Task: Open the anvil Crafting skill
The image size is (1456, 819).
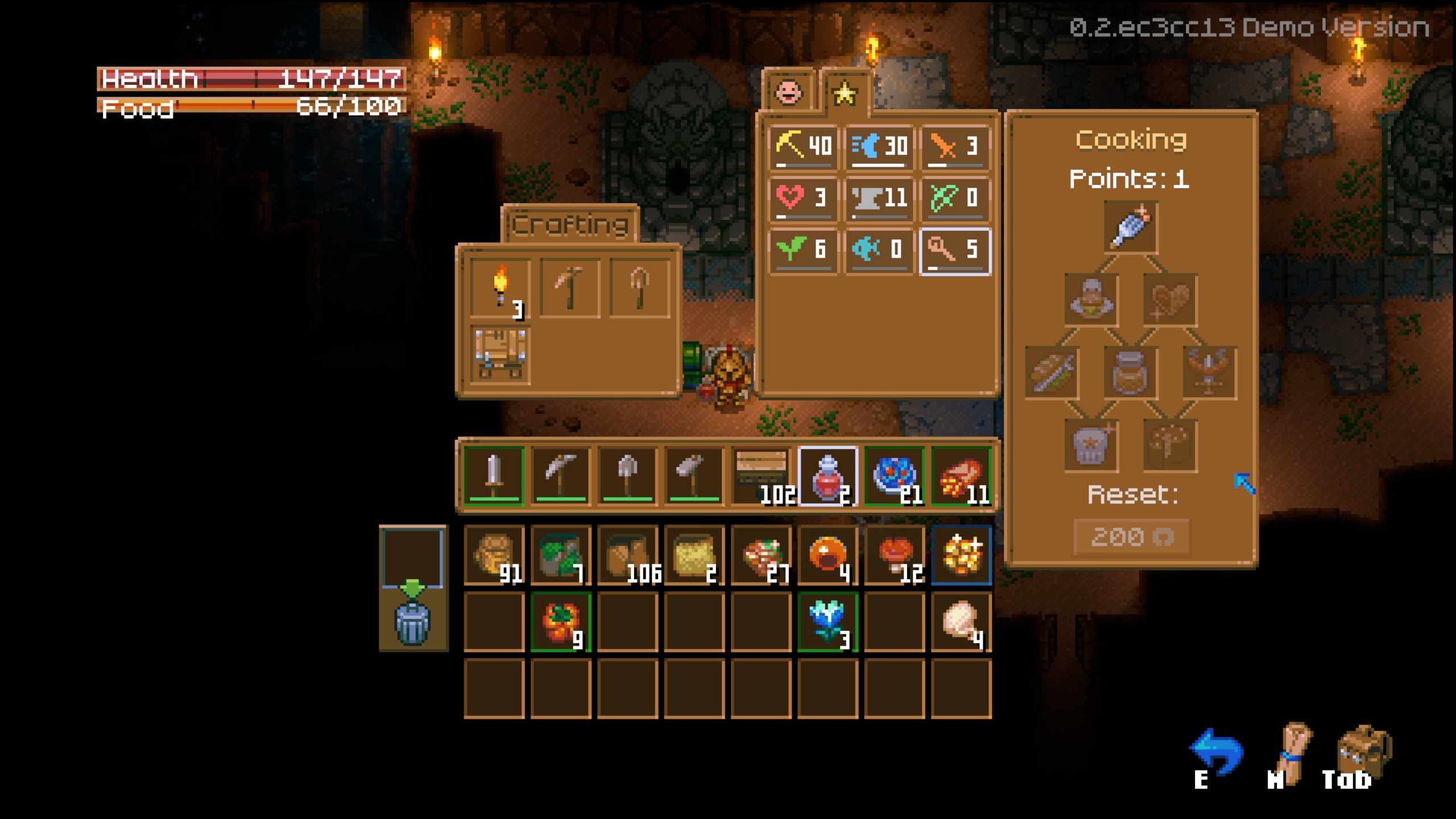Action: (x=879, y=198)
